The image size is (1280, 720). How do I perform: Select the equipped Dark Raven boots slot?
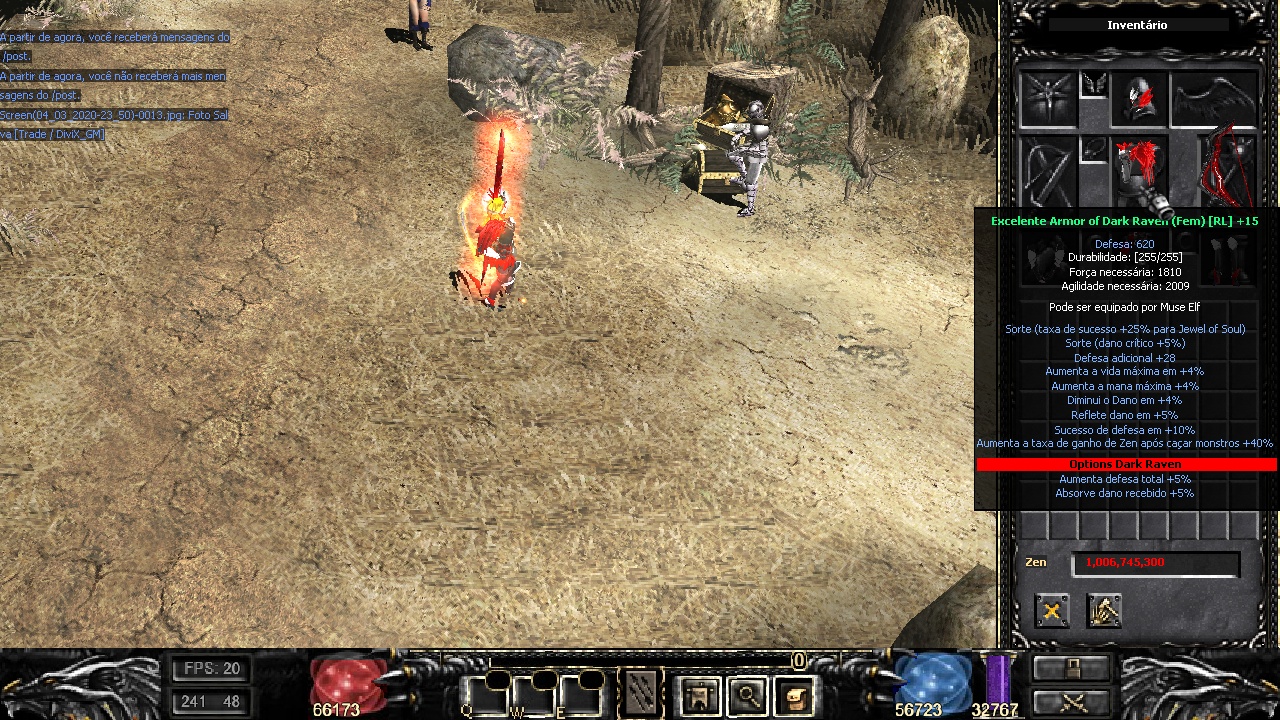[x=1229, y=260]
